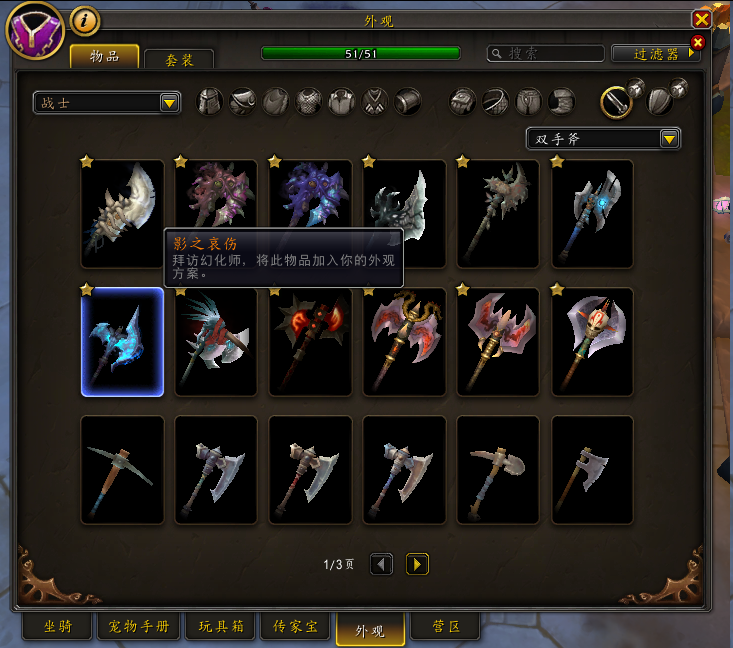Select the glowing blue axe appearance
Viewport: 733px width, 648px height.
pos(122,342)
